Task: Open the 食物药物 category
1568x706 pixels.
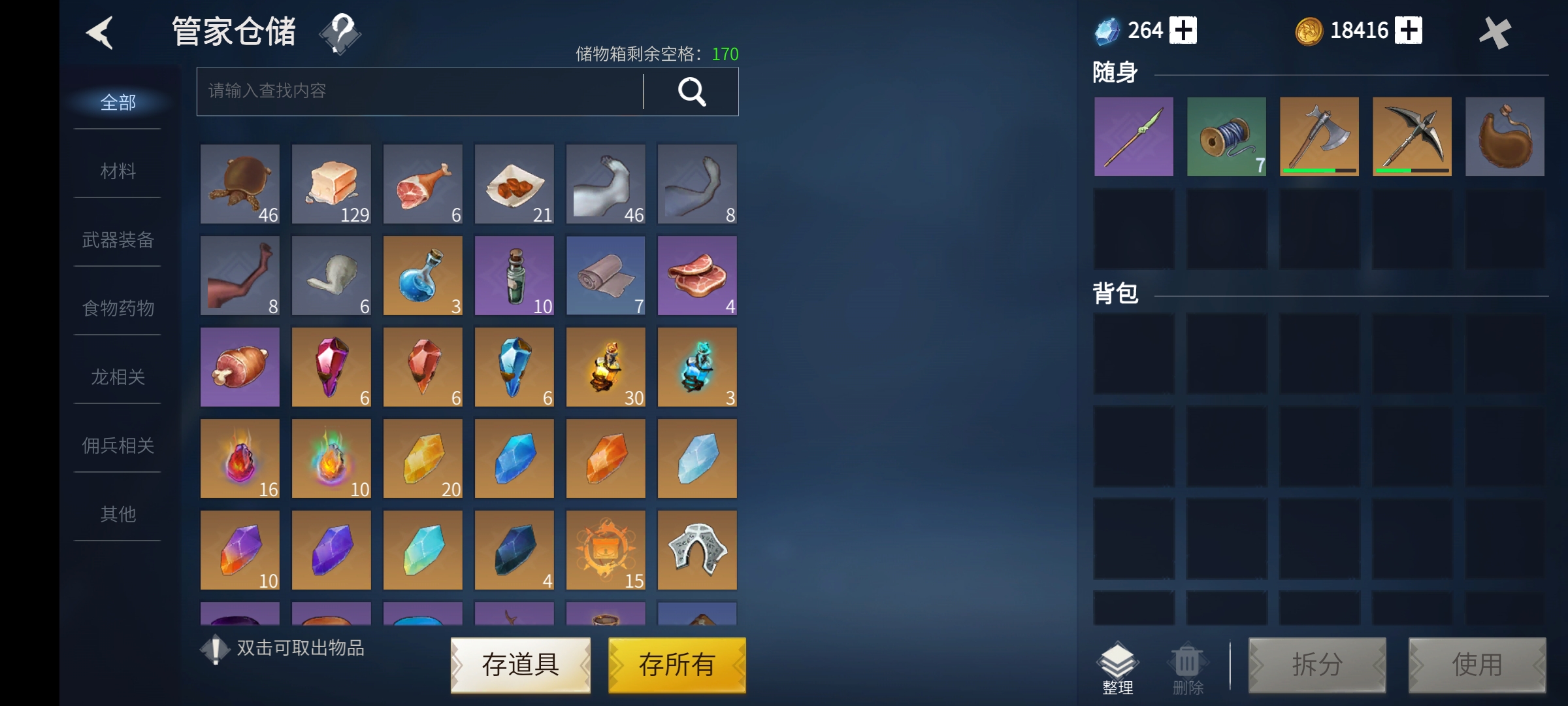Action: [118, 309]
